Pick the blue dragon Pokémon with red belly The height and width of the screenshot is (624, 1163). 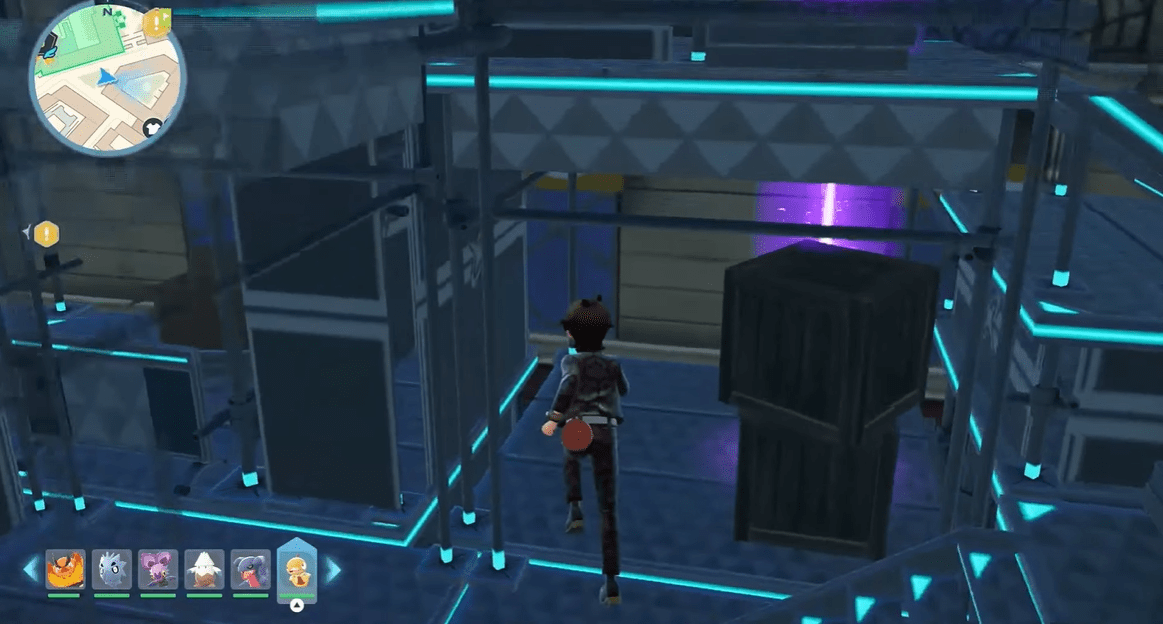250,569
